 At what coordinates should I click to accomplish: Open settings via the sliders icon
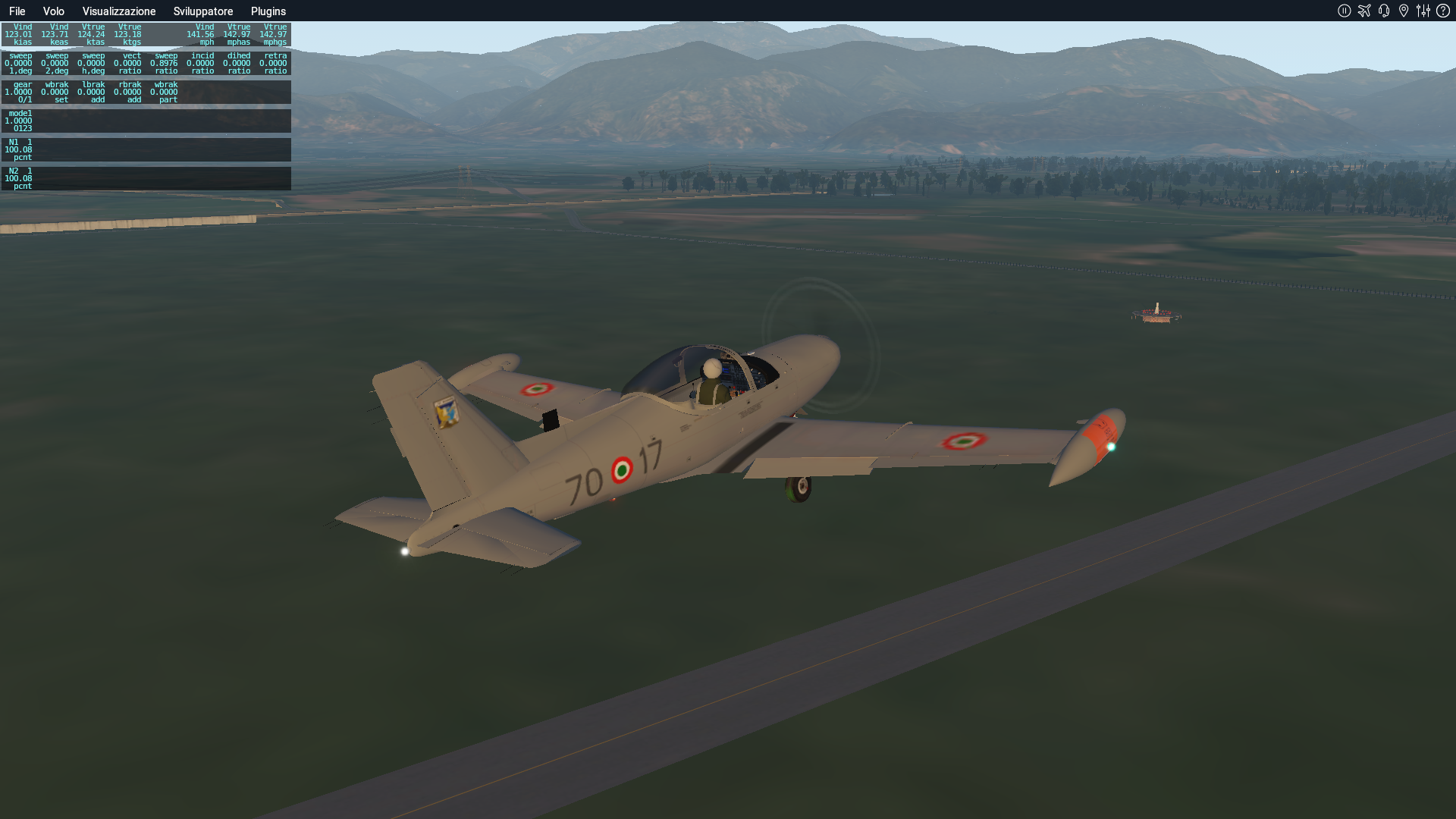[1423, 11]
